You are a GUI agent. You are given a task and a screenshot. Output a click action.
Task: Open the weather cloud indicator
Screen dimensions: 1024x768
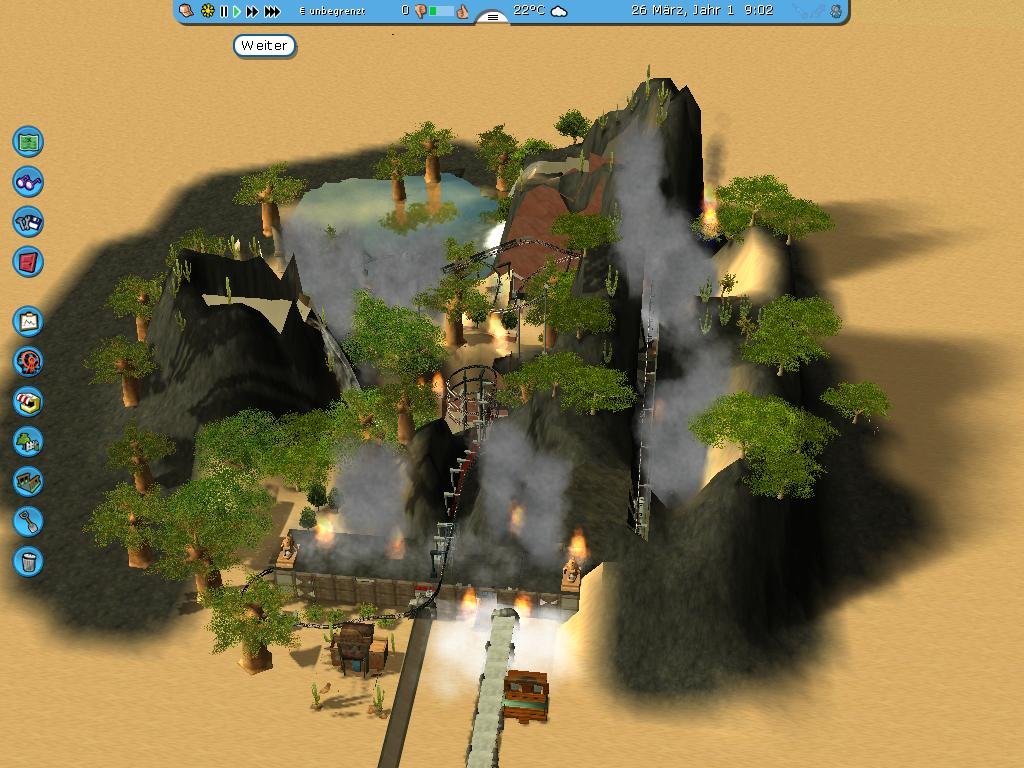click(x=559, y=11)
